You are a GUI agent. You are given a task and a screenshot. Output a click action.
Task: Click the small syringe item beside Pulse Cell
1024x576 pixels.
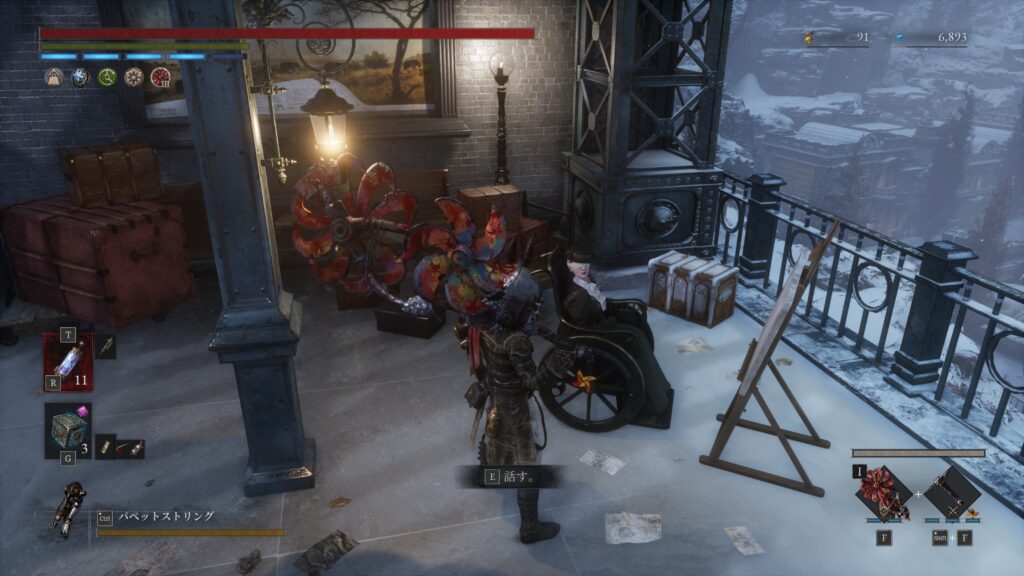coord(107,347)
